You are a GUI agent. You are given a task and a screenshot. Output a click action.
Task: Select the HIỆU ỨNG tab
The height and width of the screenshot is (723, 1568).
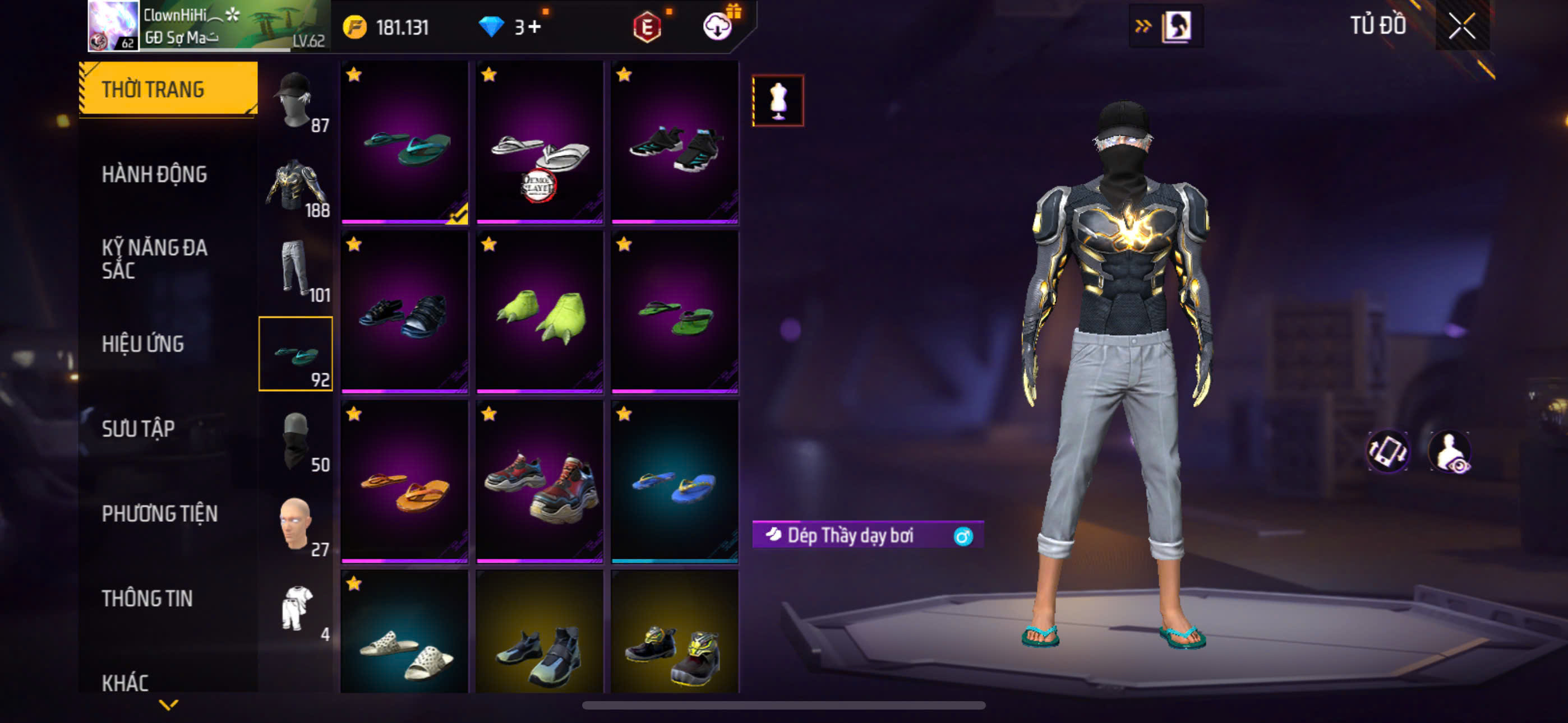point(143,344)
